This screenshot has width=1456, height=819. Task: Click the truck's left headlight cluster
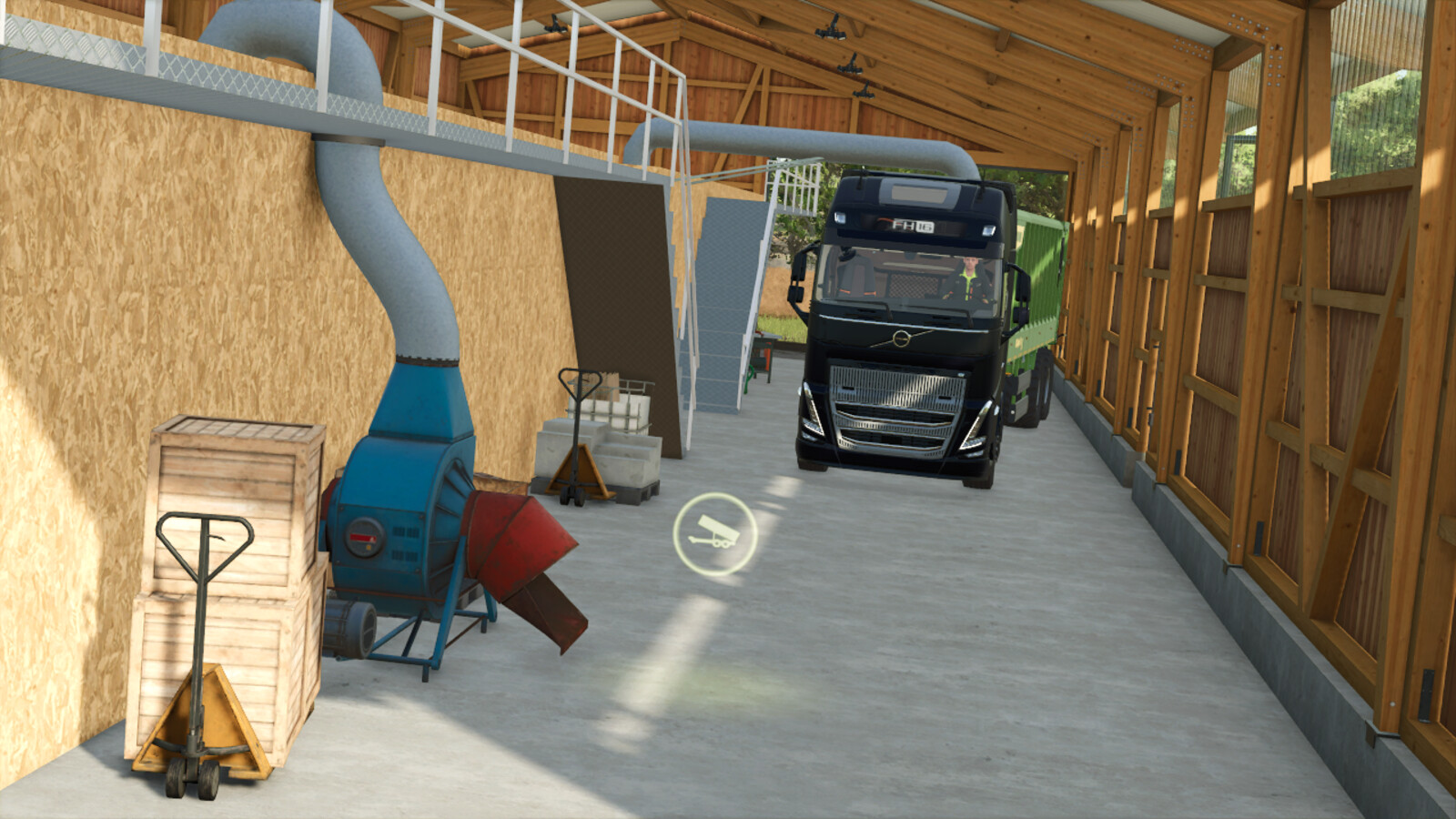[810, 409]
